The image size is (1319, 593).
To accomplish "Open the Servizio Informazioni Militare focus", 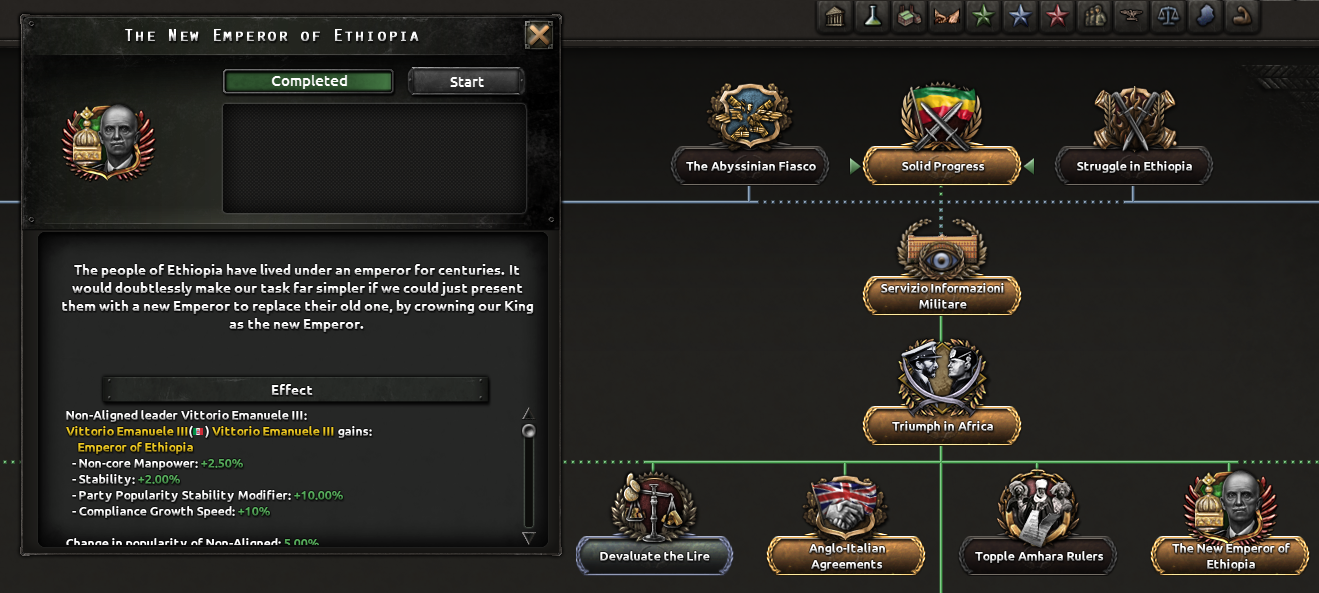I will point(942,295).
